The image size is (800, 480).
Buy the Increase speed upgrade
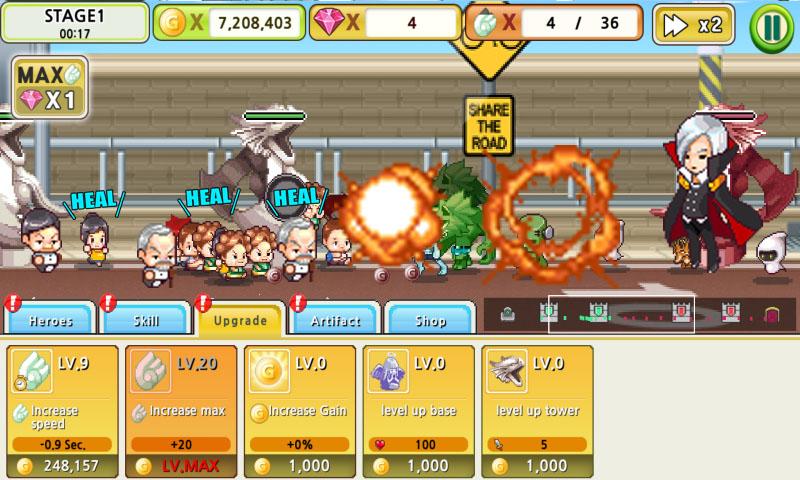click(x=60, y=411)
